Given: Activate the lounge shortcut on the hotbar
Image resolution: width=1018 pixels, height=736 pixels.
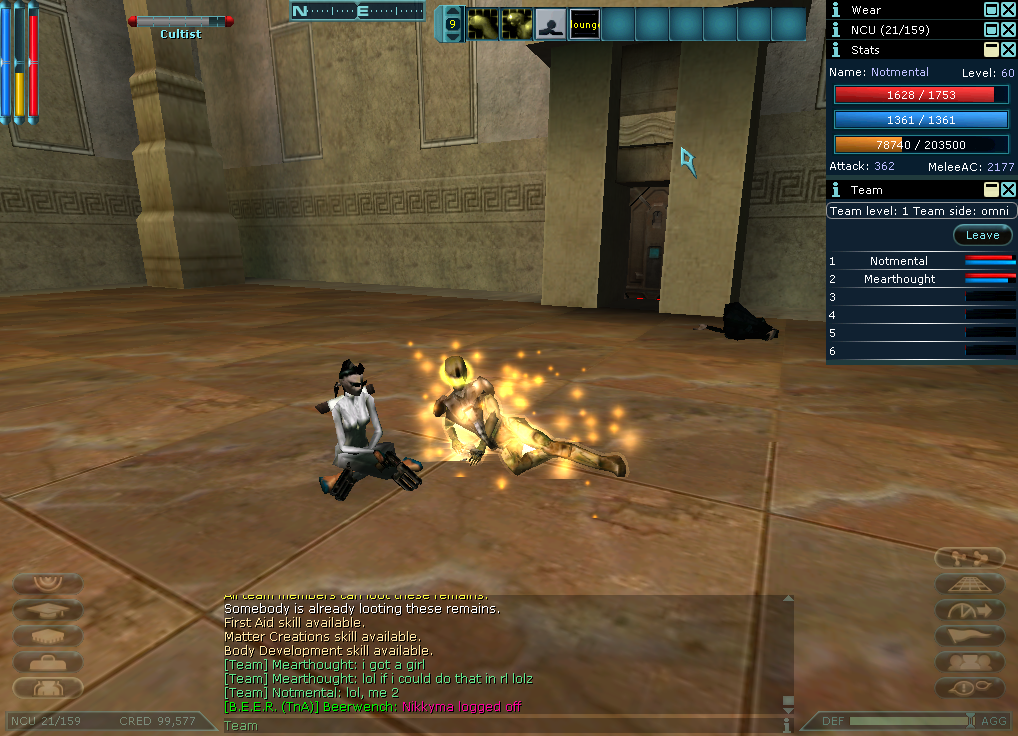Looking at the screenshot, I should pos(584,24).
